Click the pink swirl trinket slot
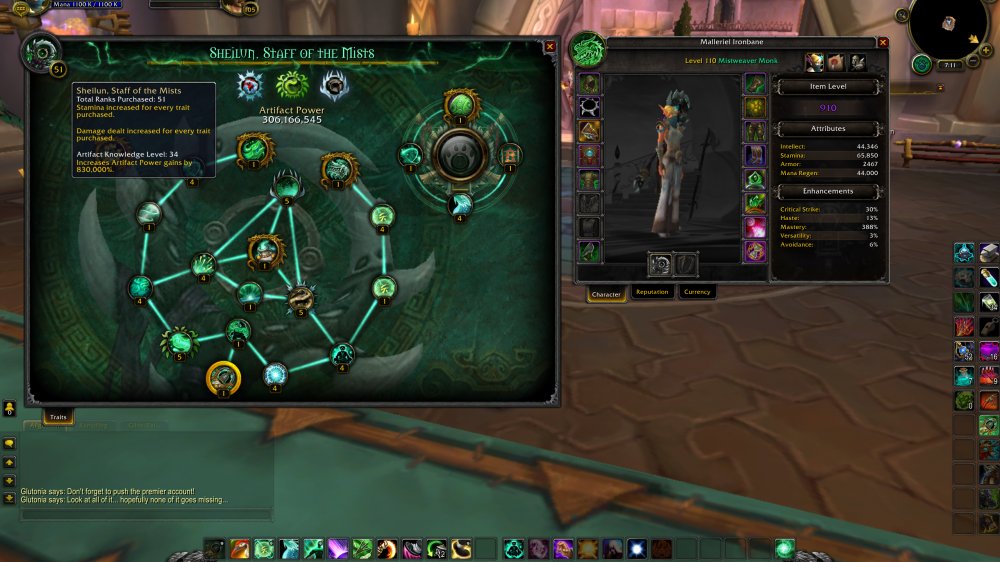Screen dimensions: 1000x562 pos(754,227)
